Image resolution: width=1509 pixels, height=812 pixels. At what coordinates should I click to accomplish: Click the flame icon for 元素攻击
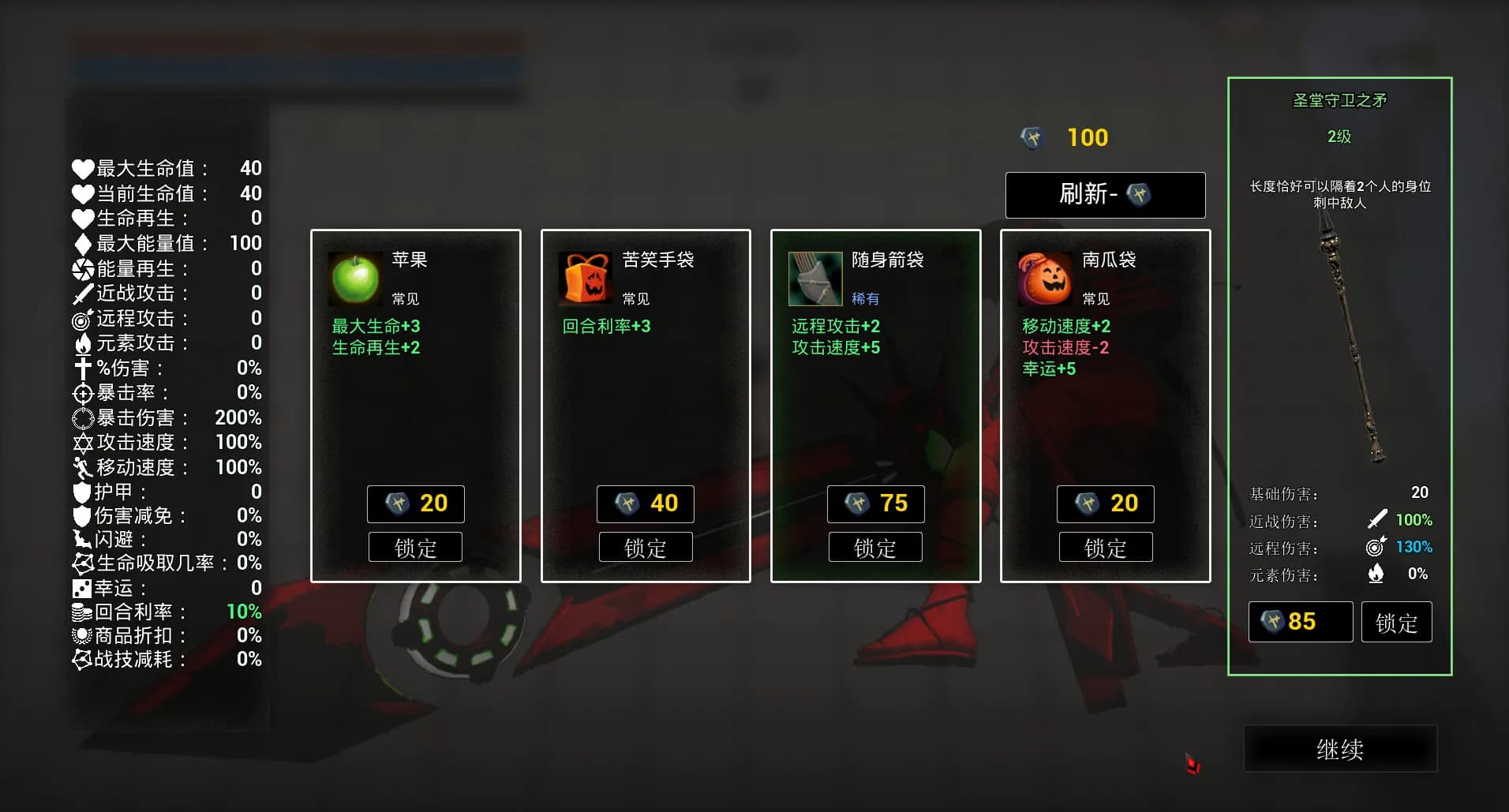click(83, 343)
